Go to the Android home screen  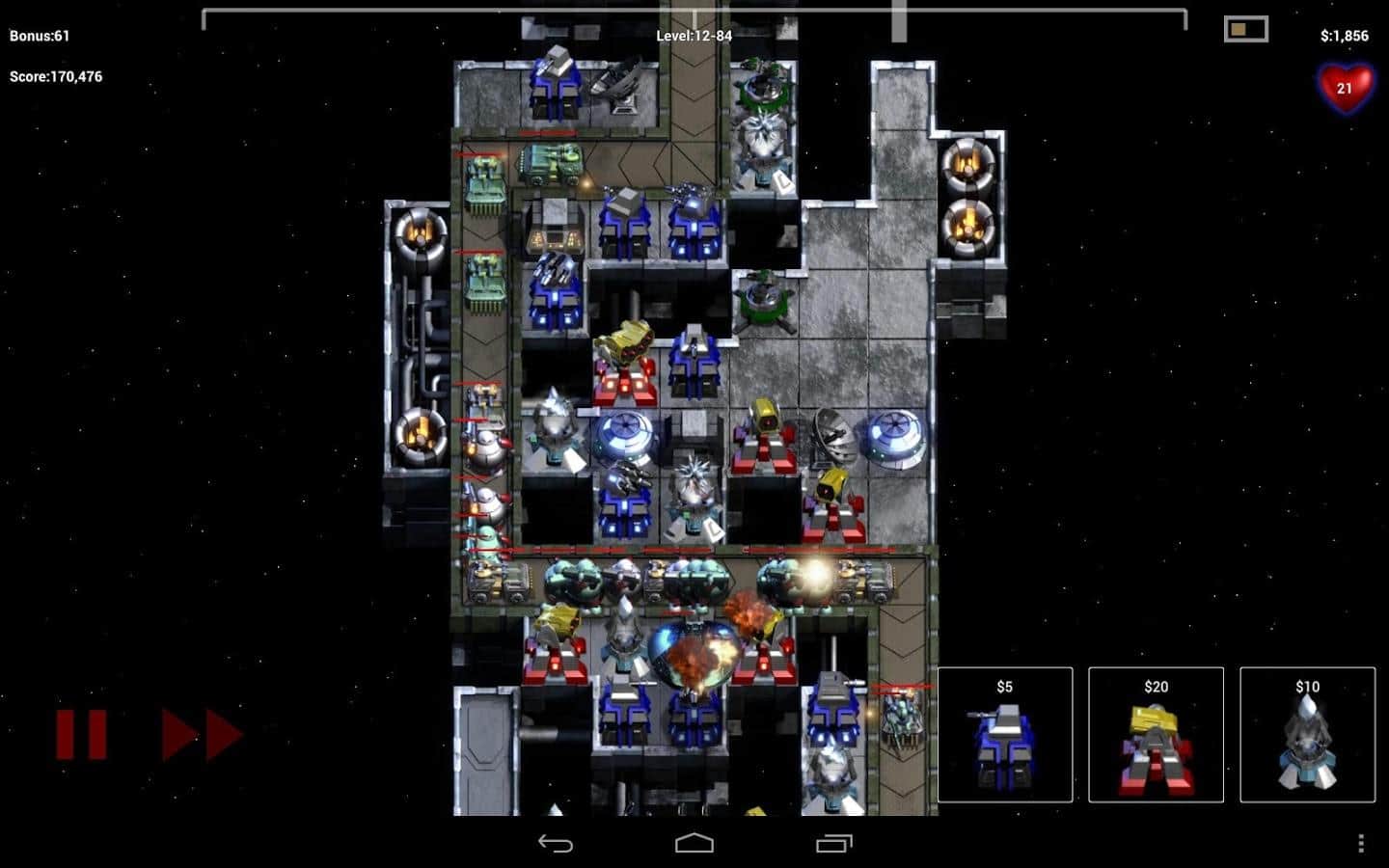[x=694, y=844]
